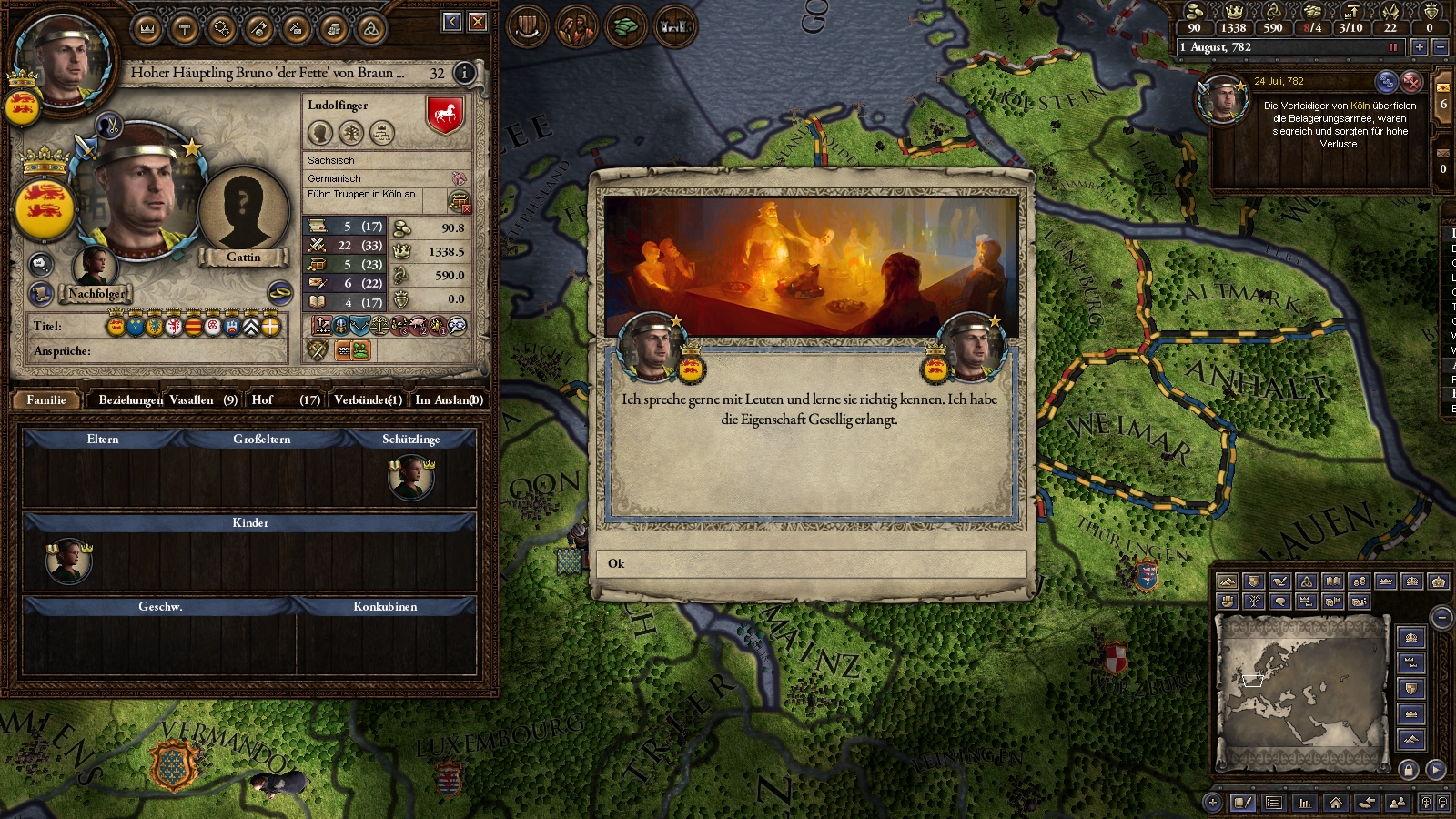This screenshot has height=819, width=1456.
Task: Open the Vasallen tab
Action: (x=203, y=399)
